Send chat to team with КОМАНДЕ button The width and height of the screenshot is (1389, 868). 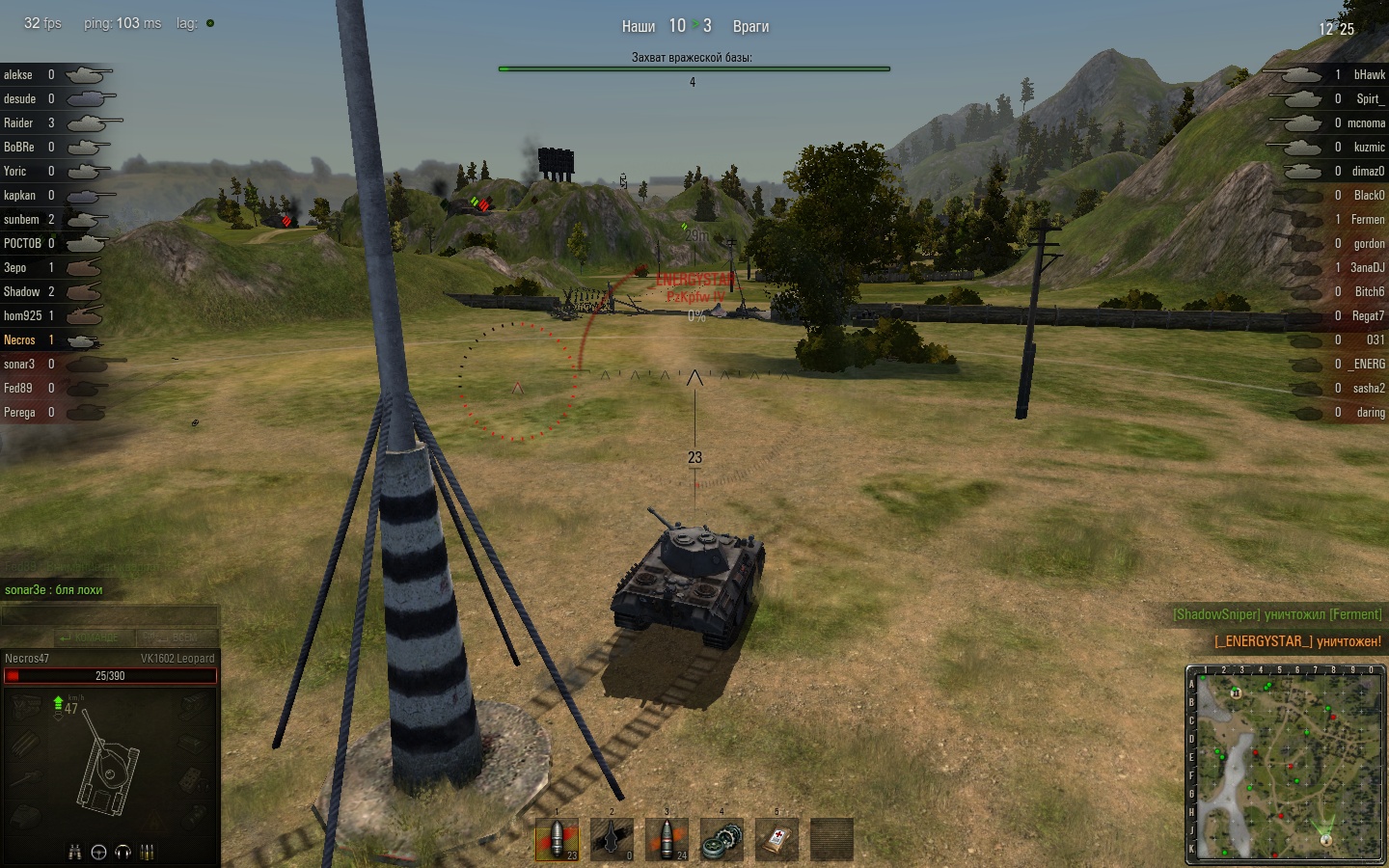(88, 637)
